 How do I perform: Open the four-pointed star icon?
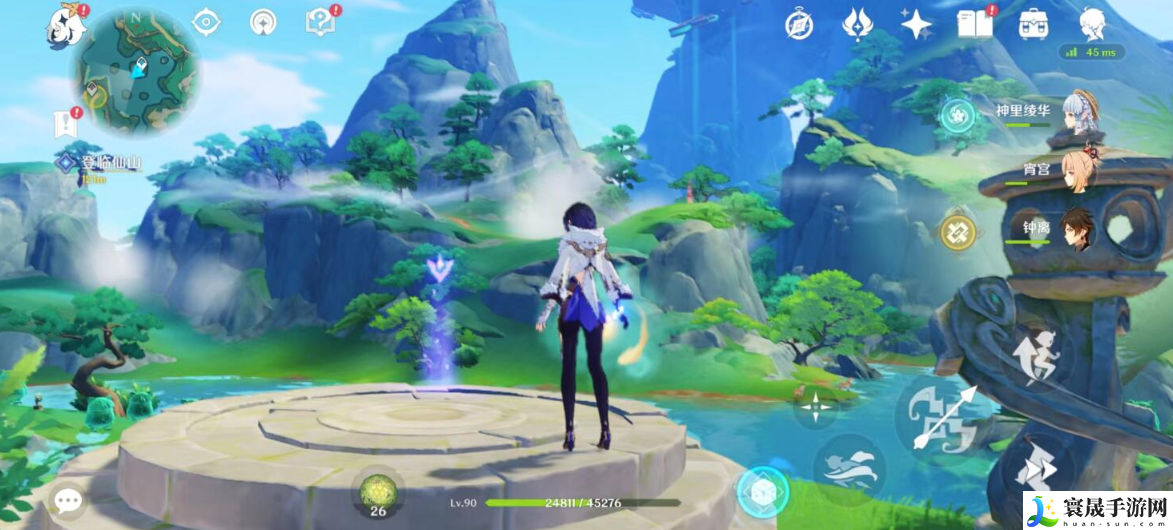click(x=915, y=24)
